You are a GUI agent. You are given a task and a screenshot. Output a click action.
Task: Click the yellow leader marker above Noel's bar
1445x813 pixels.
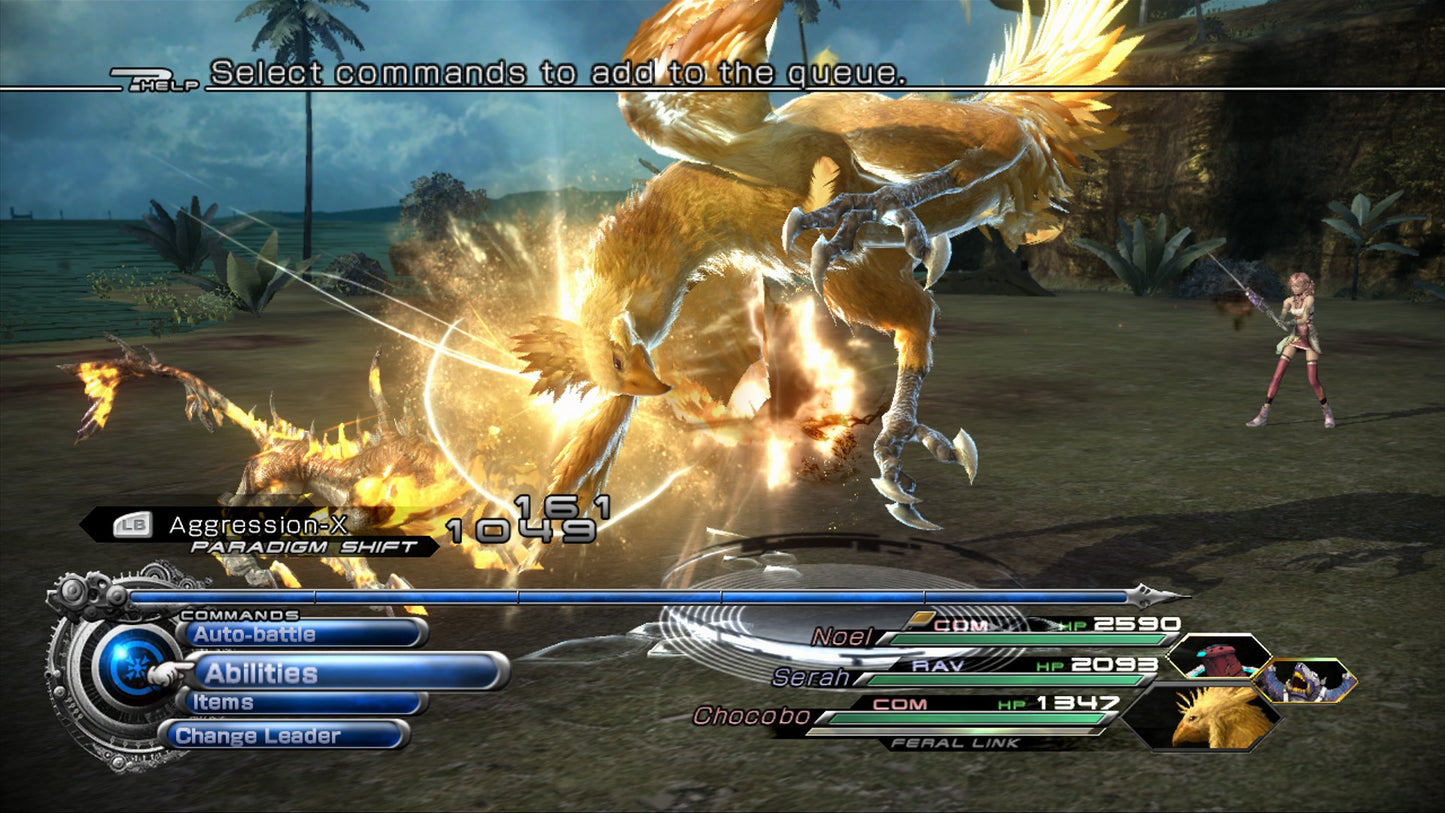(924, 617)
